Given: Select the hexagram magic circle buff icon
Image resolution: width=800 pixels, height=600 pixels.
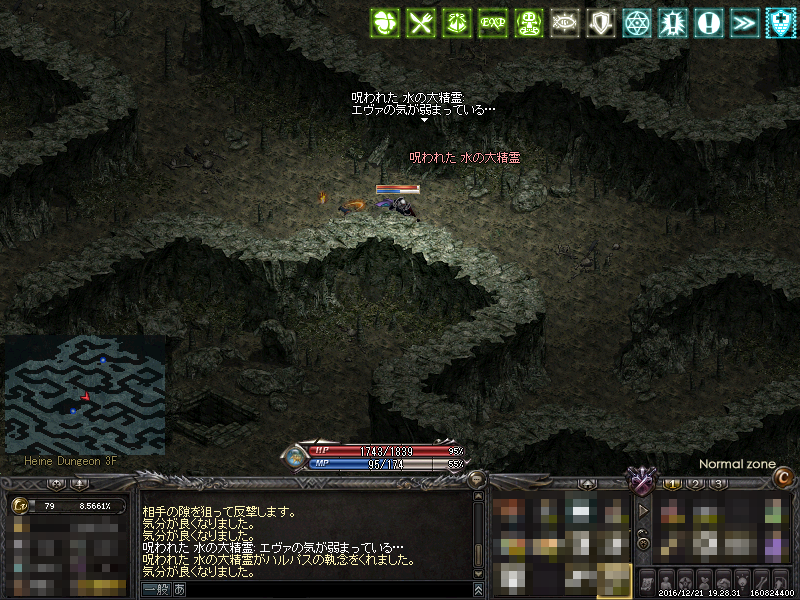Looking at the screenshot, I should (x=637, y=22).
